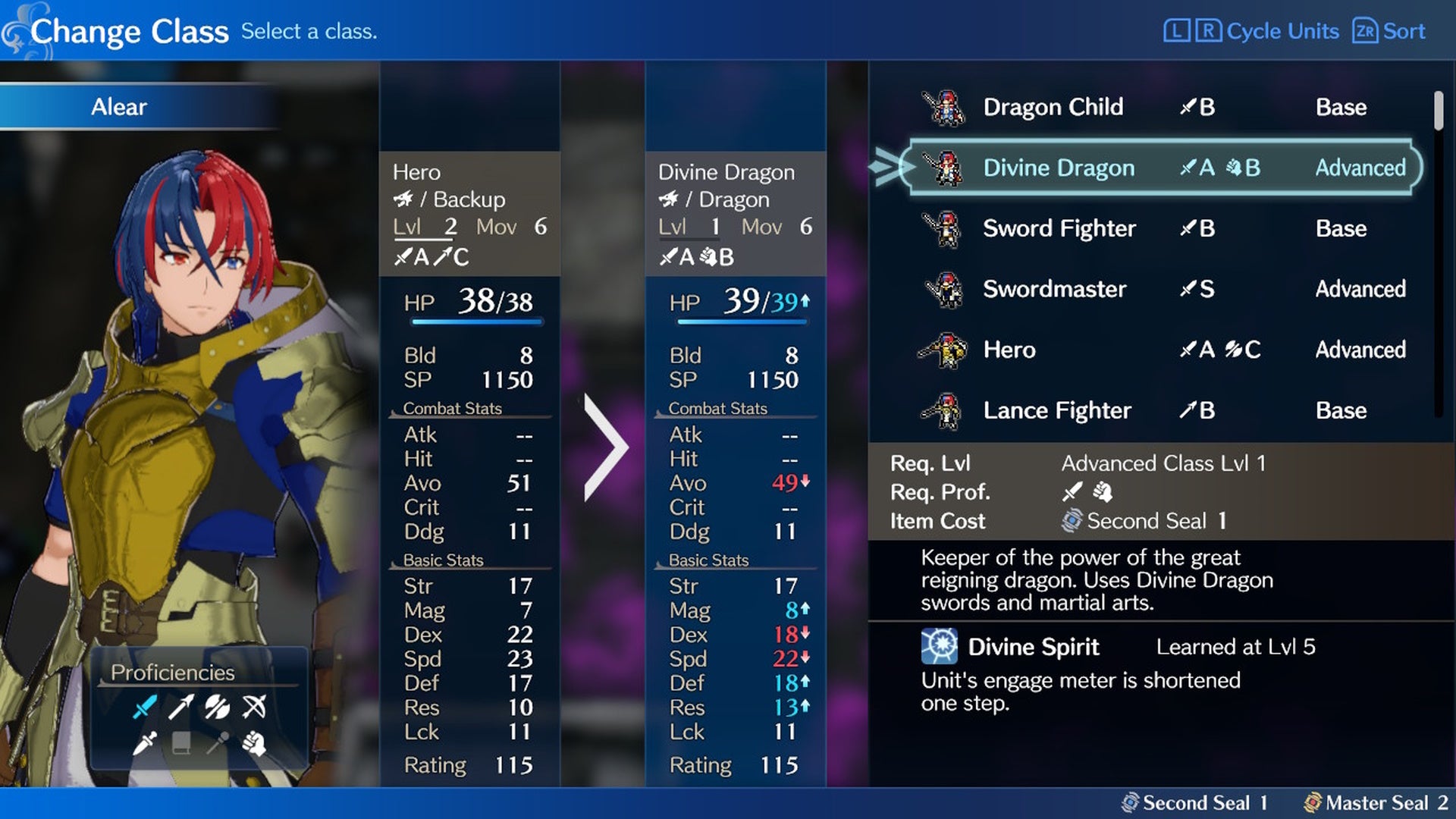
Task: Click the Alear name tab
Action: point(120,106)
